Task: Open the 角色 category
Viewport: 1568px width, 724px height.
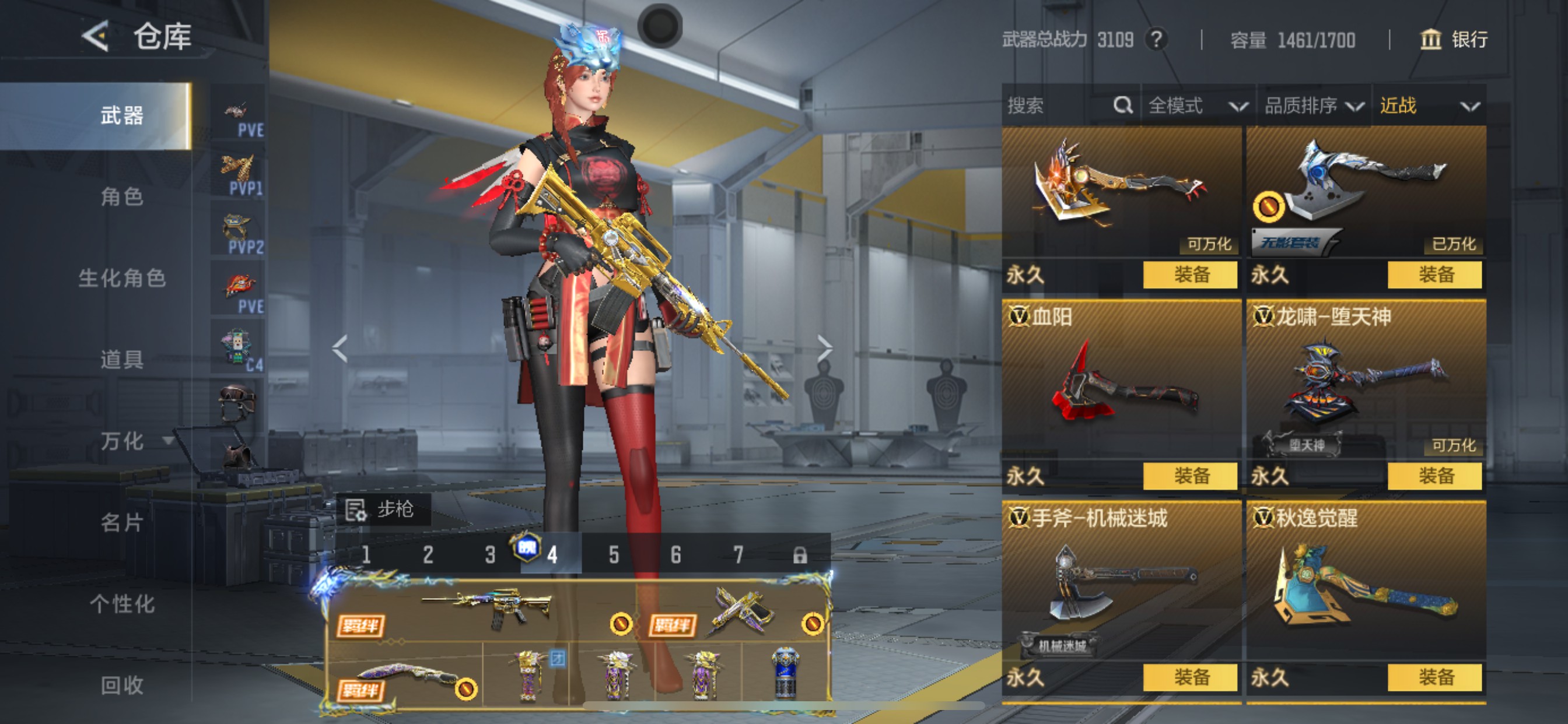Action: coord(122,196)
